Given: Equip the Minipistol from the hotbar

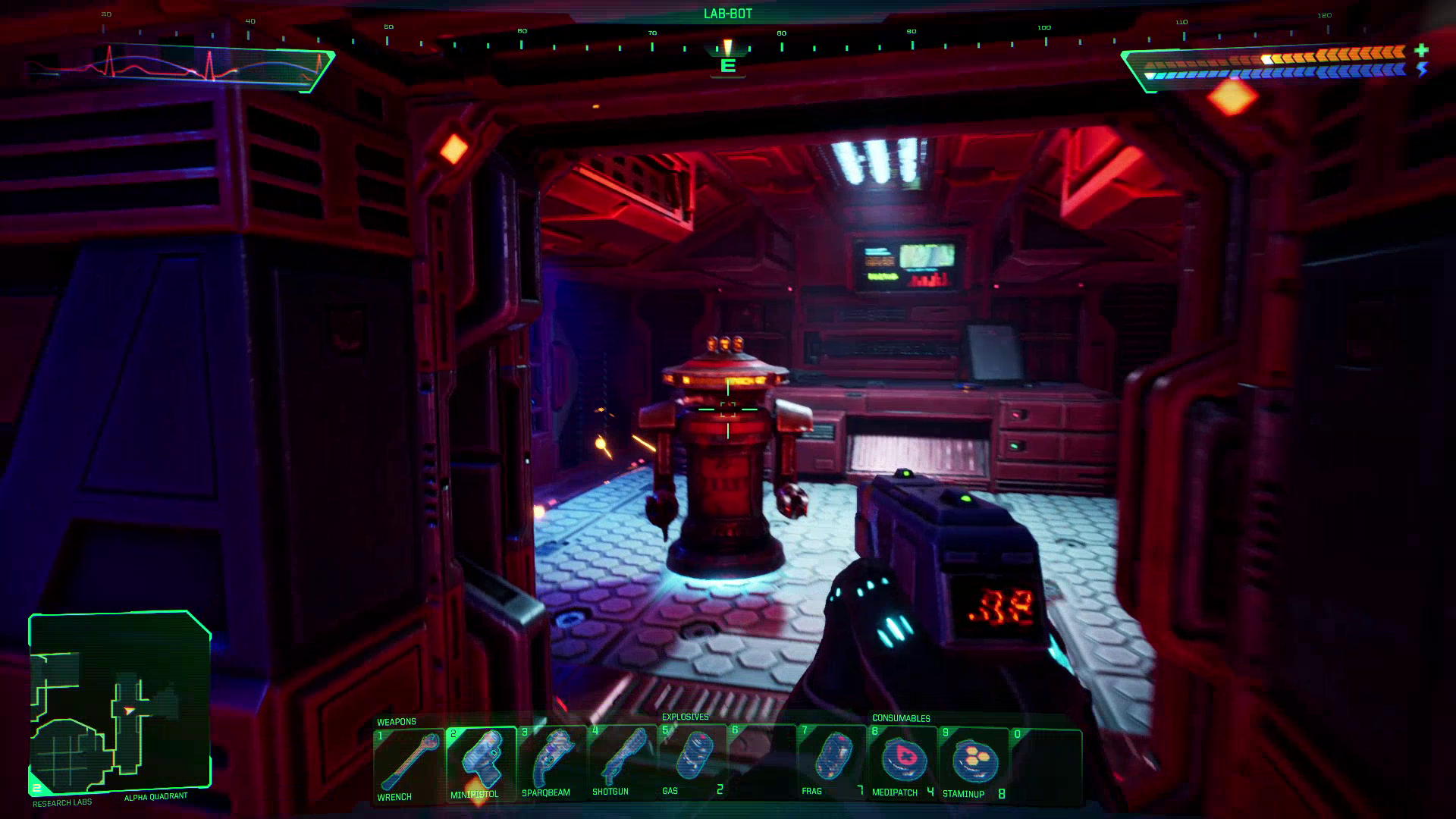Looking at the screenshot, I should 480,764.
